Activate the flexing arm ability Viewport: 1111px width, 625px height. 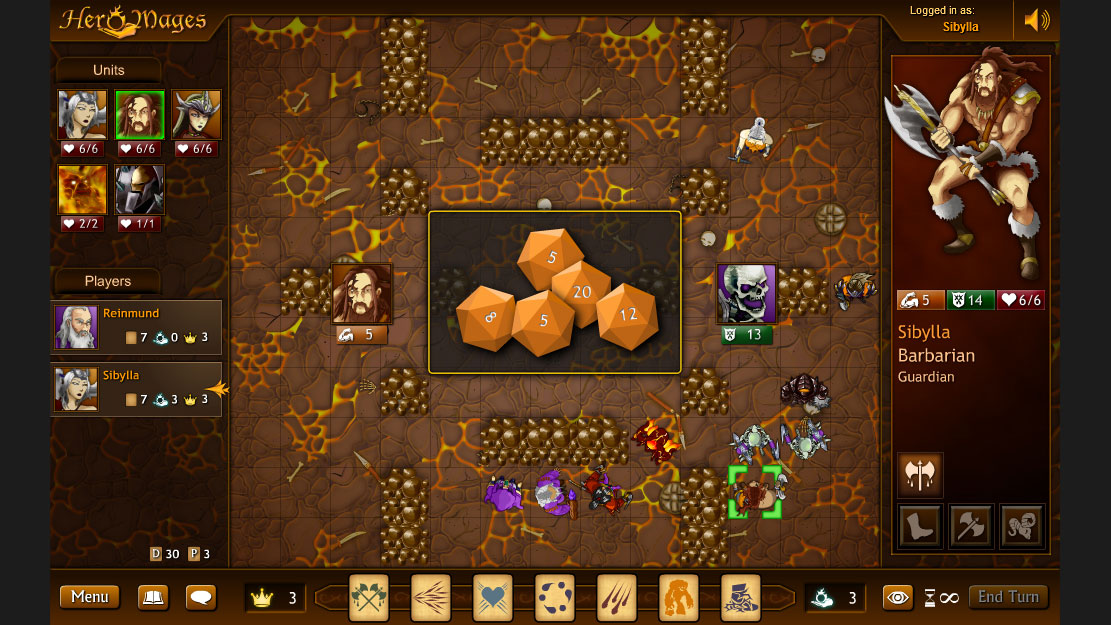tap(1022, 526)
